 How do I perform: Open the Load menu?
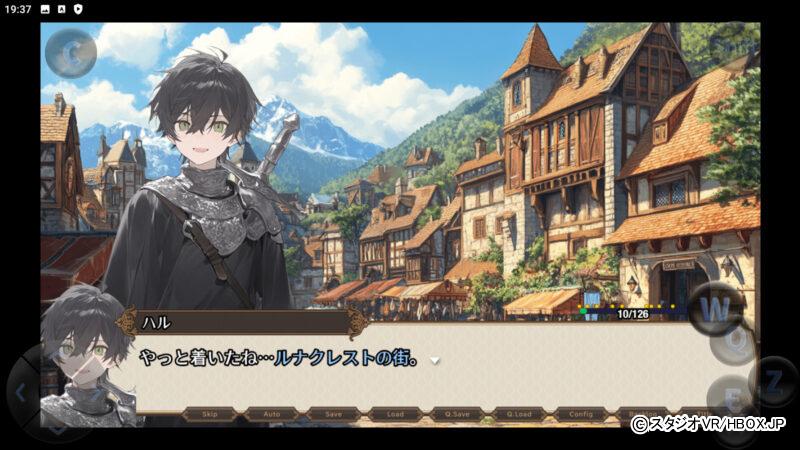[x=395, y=413]
